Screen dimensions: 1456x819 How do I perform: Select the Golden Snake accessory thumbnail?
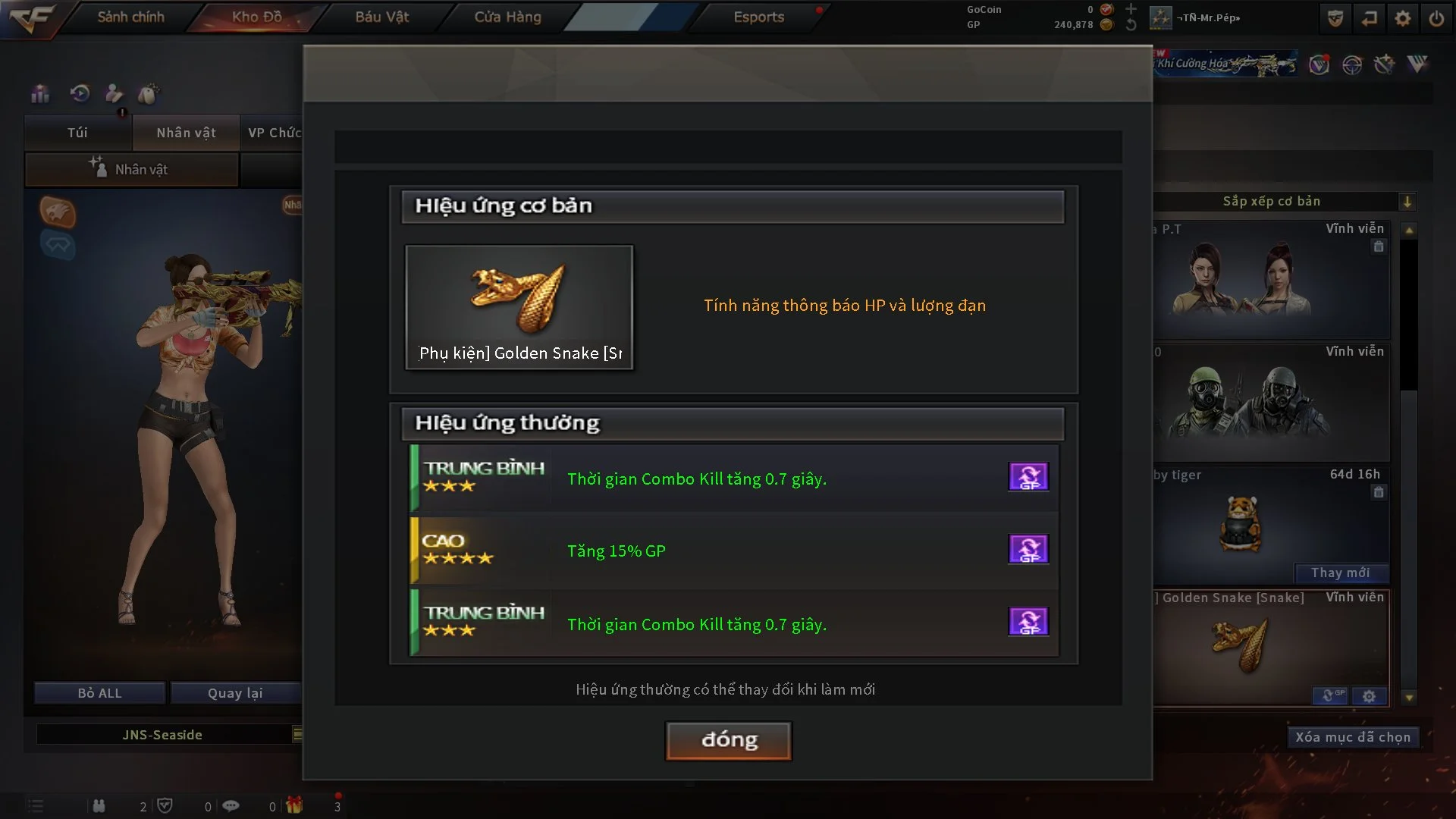point(519,307)
